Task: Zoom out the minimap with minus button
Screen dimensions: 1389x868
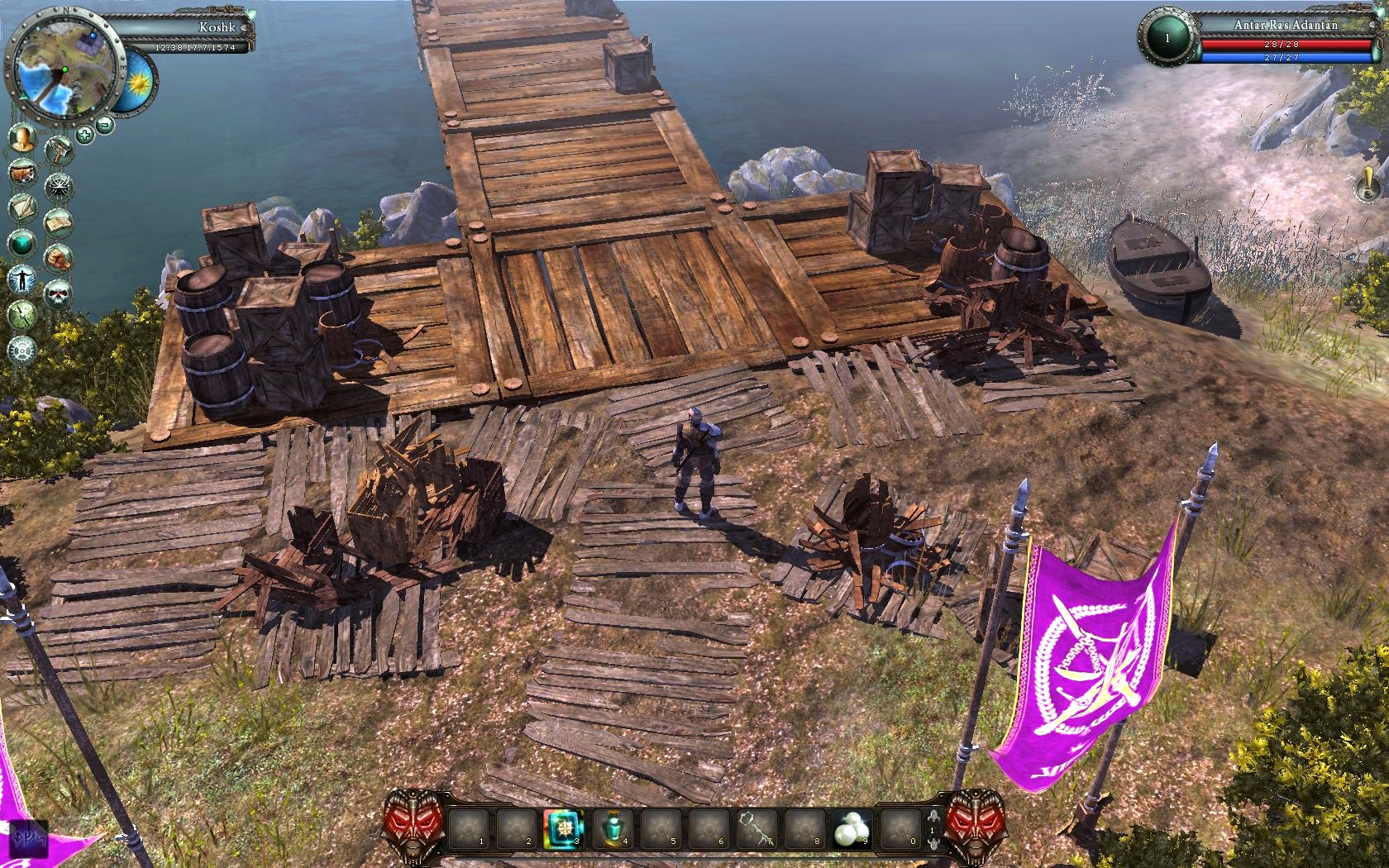Action: (x=104, y=126)
